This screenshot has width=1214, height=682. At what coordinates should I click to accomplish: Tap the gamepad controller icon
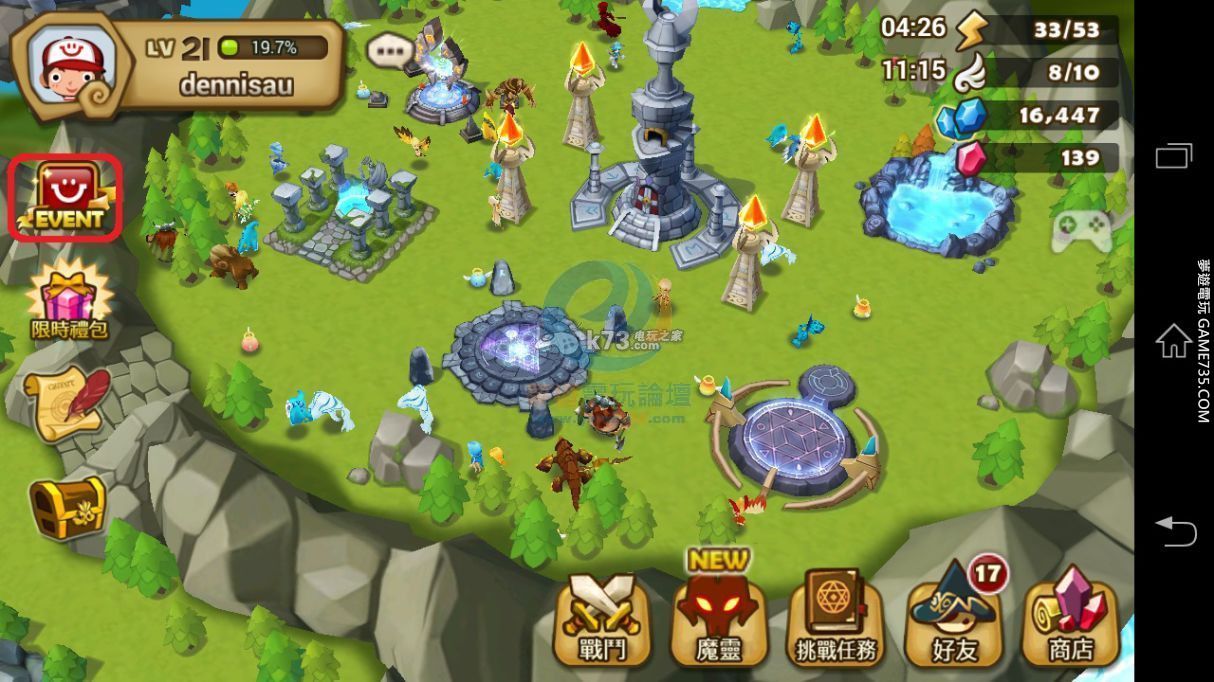(x=1082, y=231)
